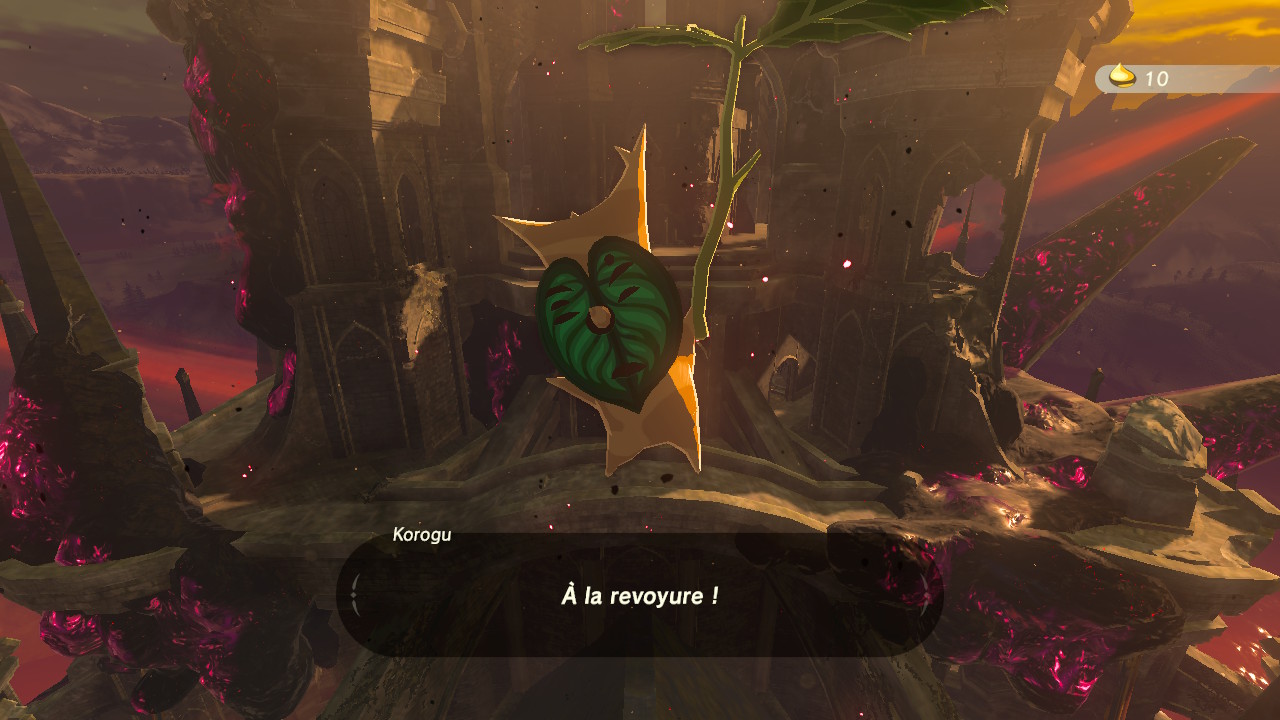Advance the Korogu dialogue box
This screenshot has height=720, width=1280.
tap(639, 596)
